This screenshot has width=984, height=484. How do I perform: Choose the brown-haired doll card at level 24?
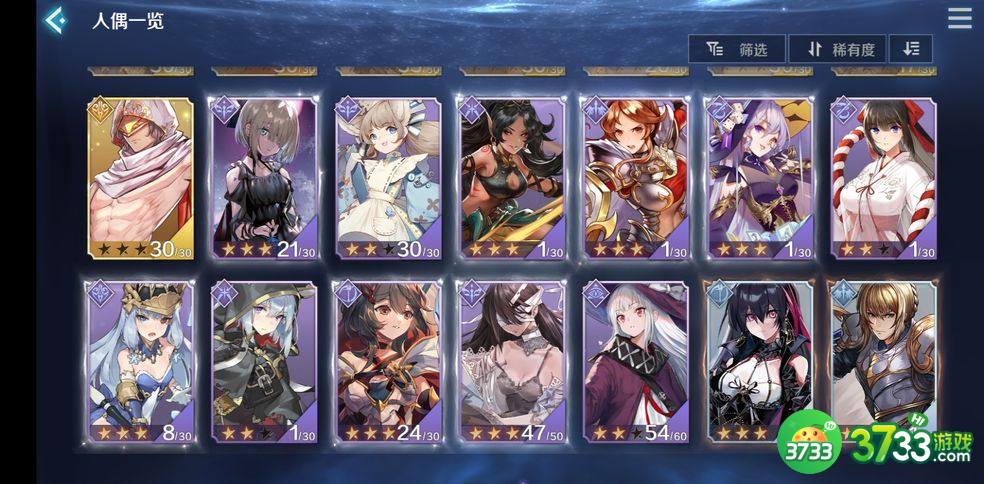coord(388,362)
